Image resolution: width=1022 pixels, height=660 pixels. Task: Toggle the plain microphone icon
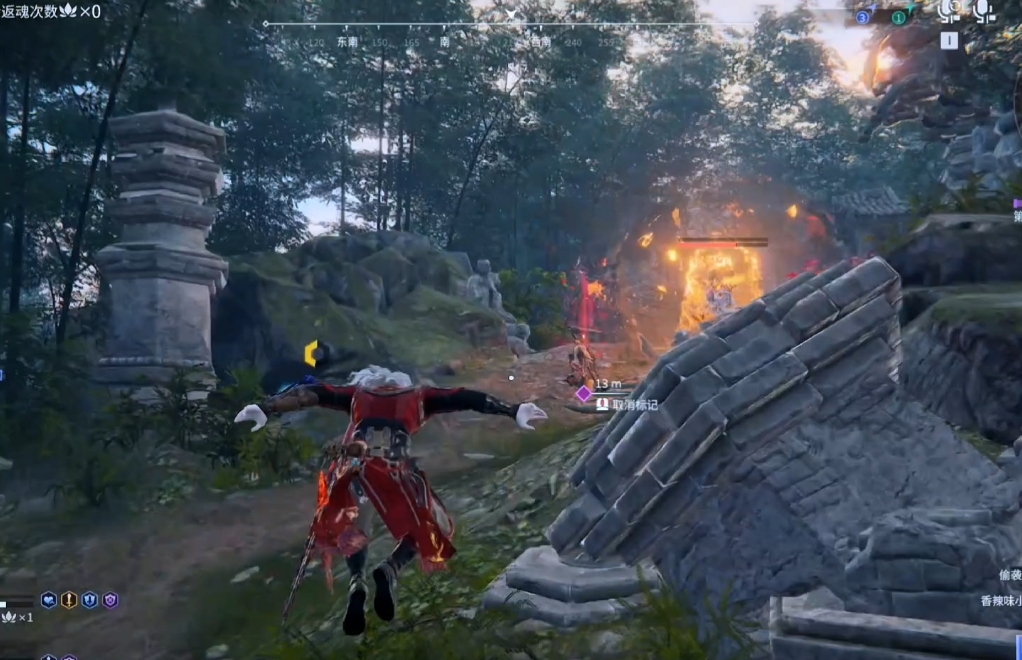(985, 11)
